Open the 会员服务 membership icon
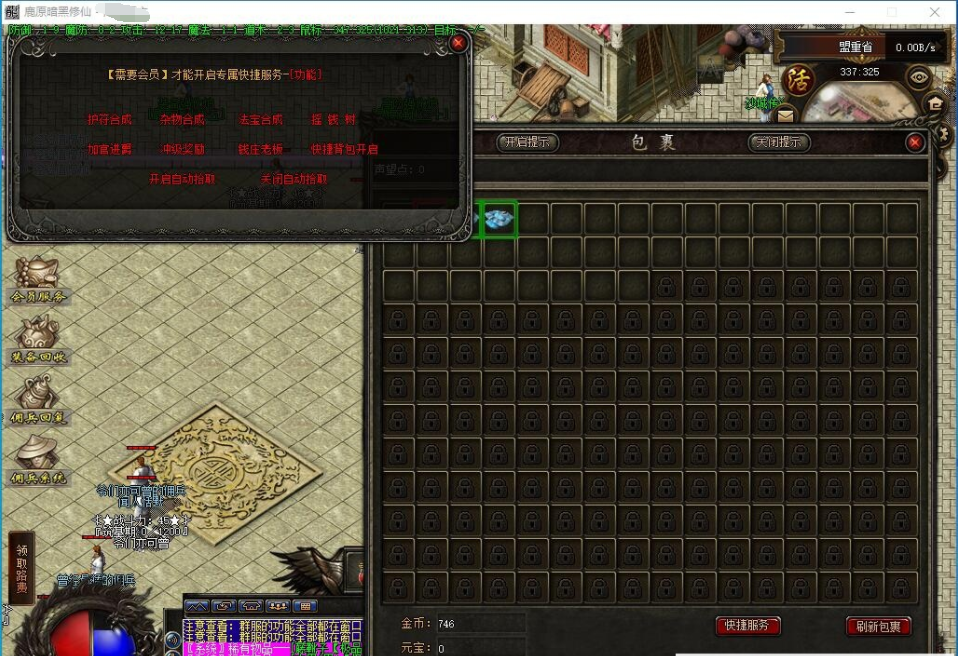 tap(37, 280)
